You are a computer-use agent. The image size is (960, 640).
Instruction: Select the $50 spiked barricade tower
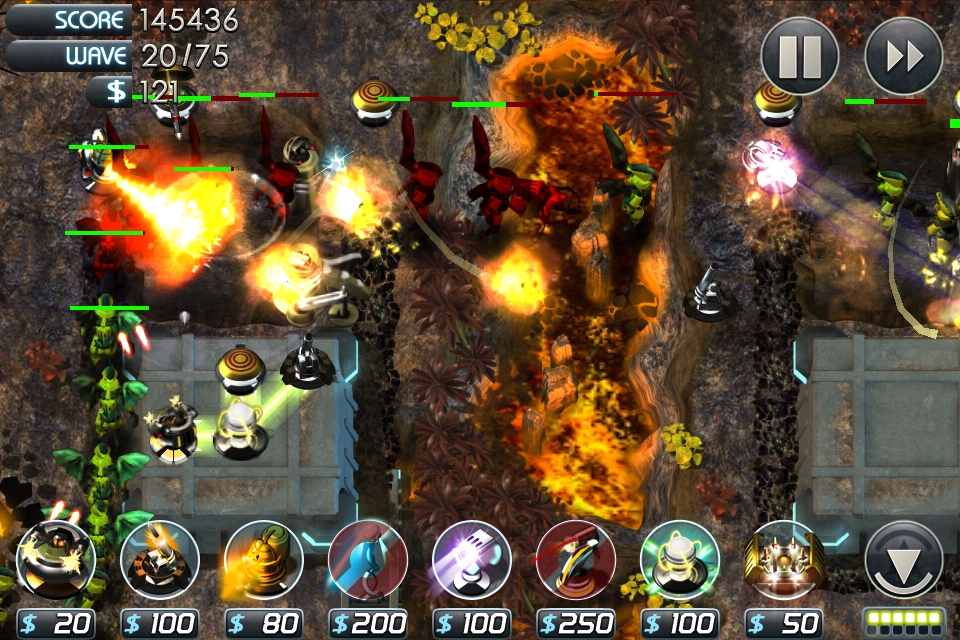(784, 560)
